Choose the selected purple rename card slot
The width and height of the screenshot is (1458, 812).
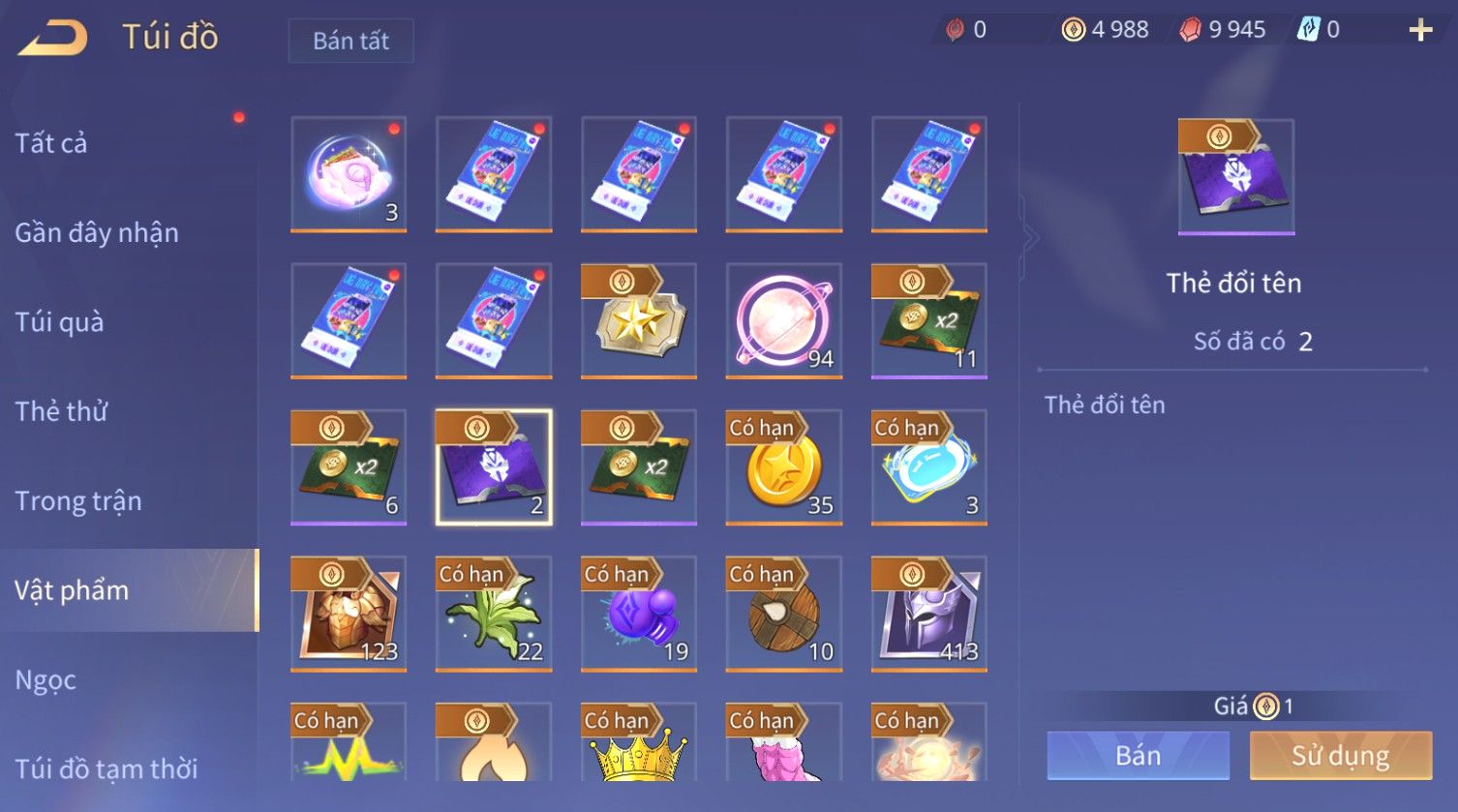[494, 467]
